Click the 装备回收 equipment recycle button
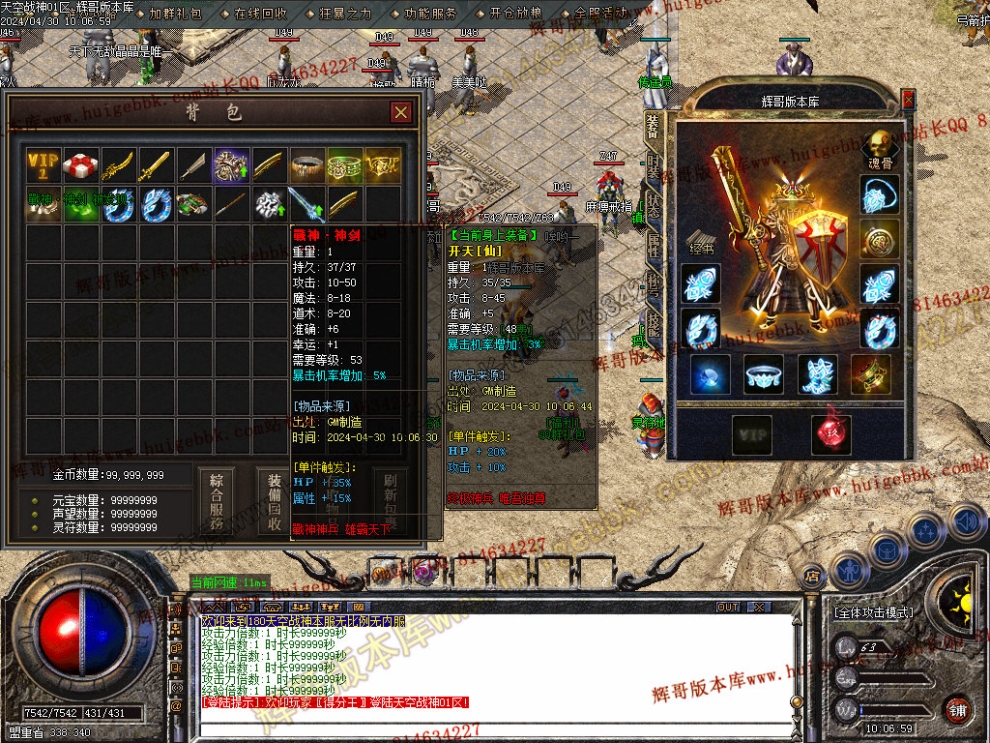Image resolution: width=990 pixels, height=743 pixels. pyautogui.click(x=274, y=501)
